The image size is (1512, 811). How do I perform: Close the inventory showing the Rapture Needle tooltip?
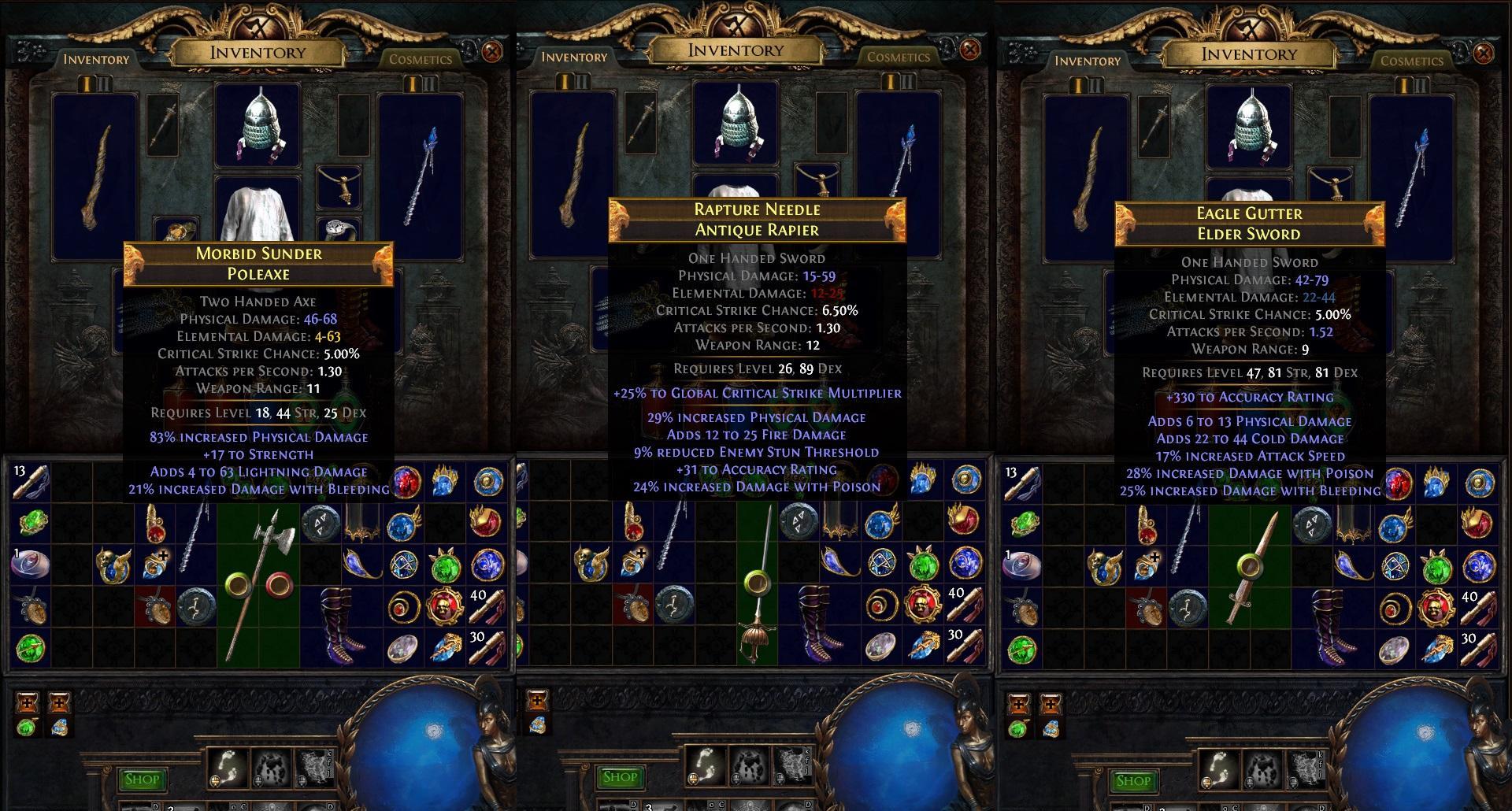pos(970,50)
